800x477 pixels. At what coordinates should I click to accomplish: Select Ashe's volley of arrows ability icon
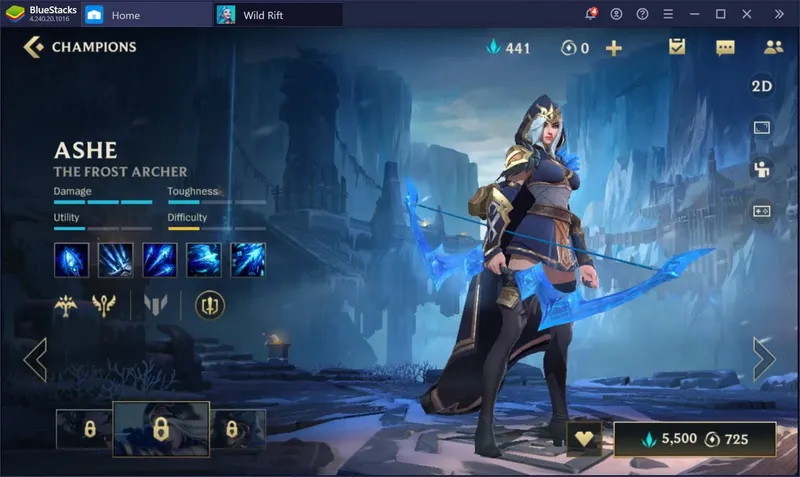[x=159, y=259]
